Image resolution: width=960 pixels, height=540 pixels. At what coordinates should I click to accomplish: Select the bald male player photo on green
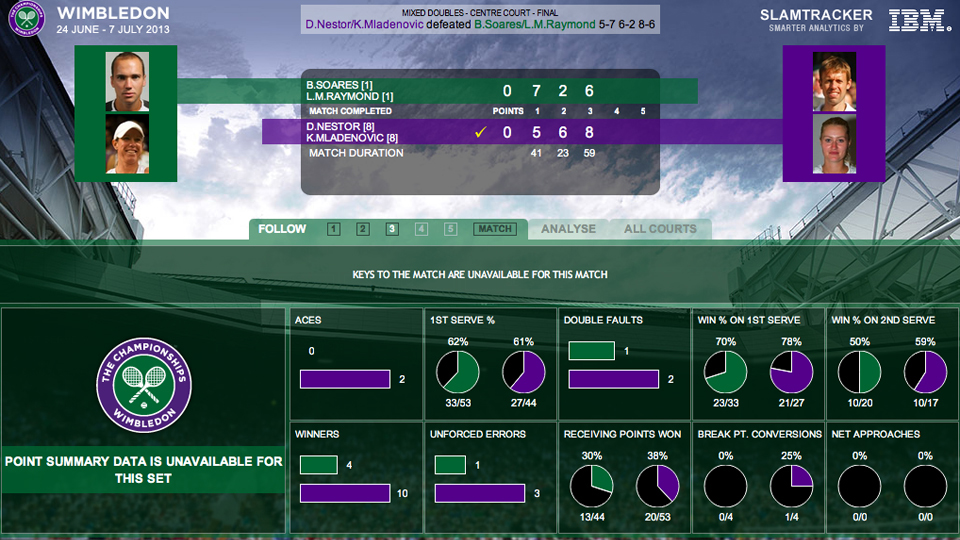pyautogui.click(x=128, y=81)
